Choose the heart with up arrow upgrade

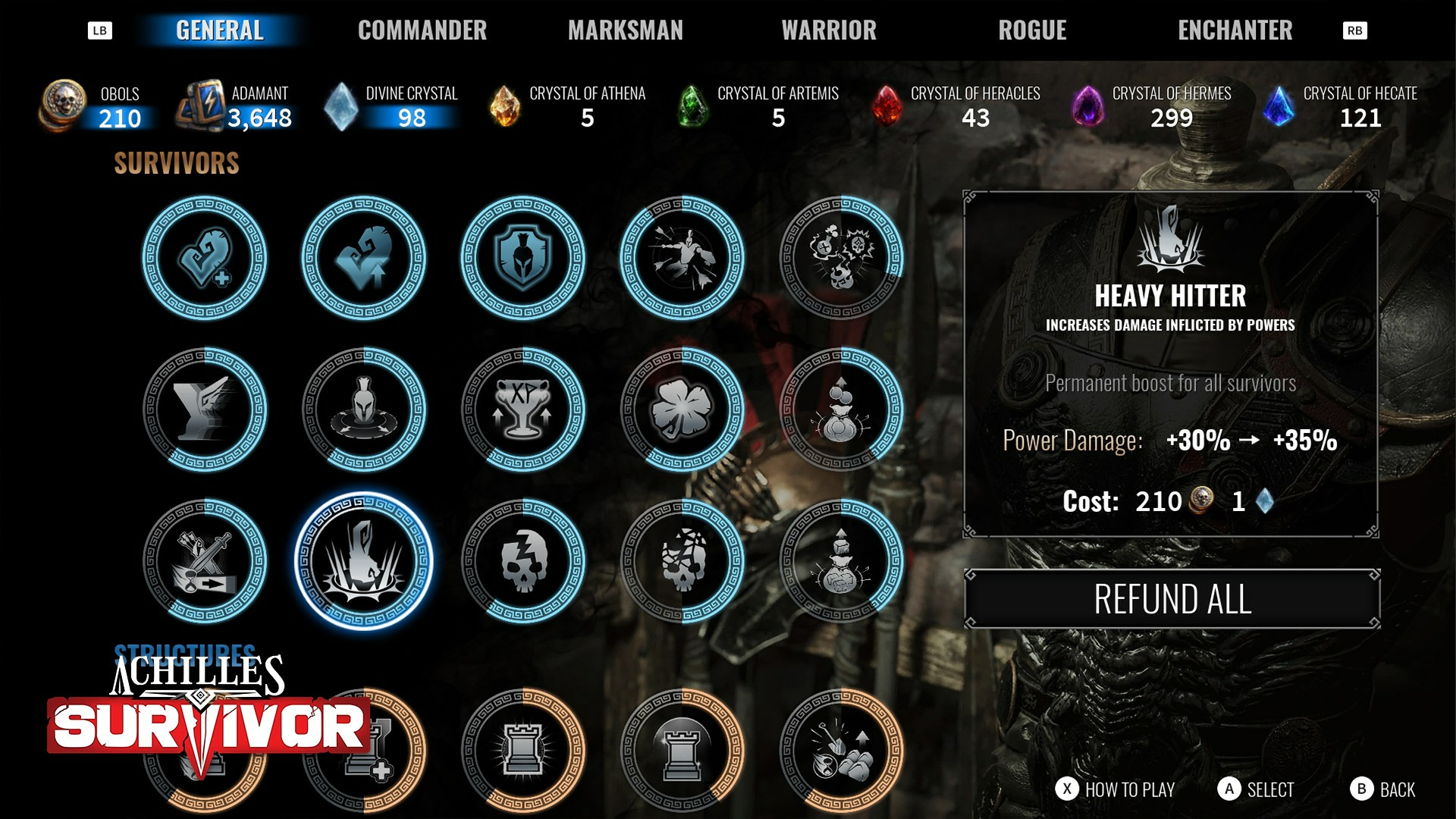click(364, 258)
